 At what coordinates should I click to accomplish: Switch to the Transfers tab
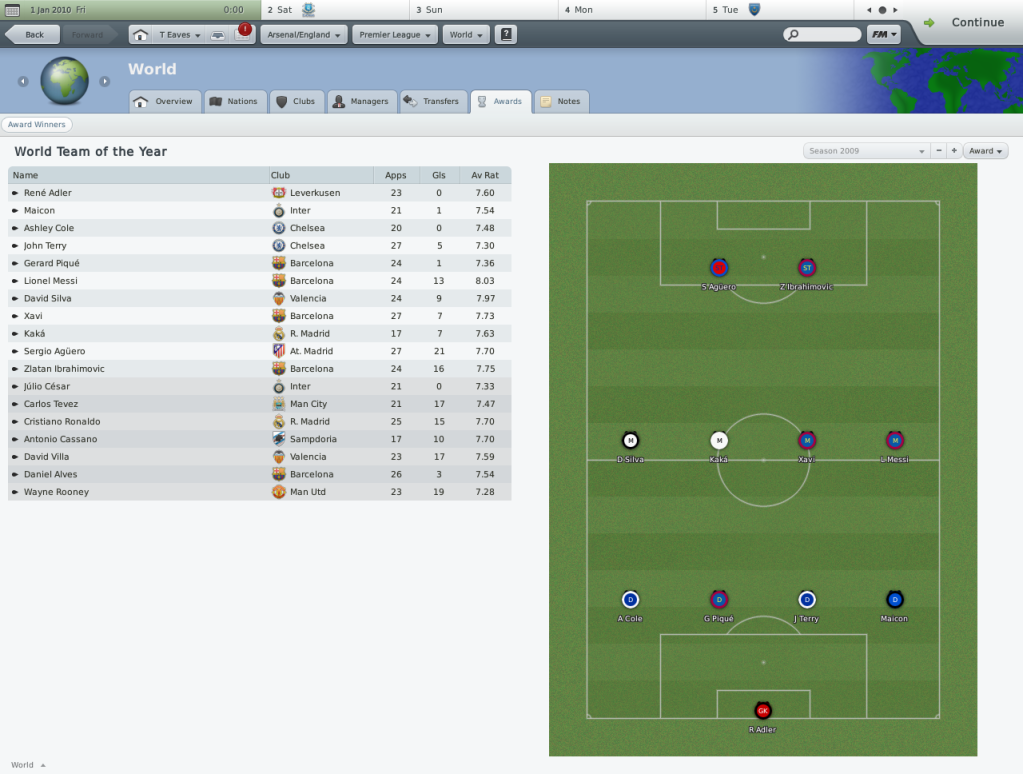(432, 101)
